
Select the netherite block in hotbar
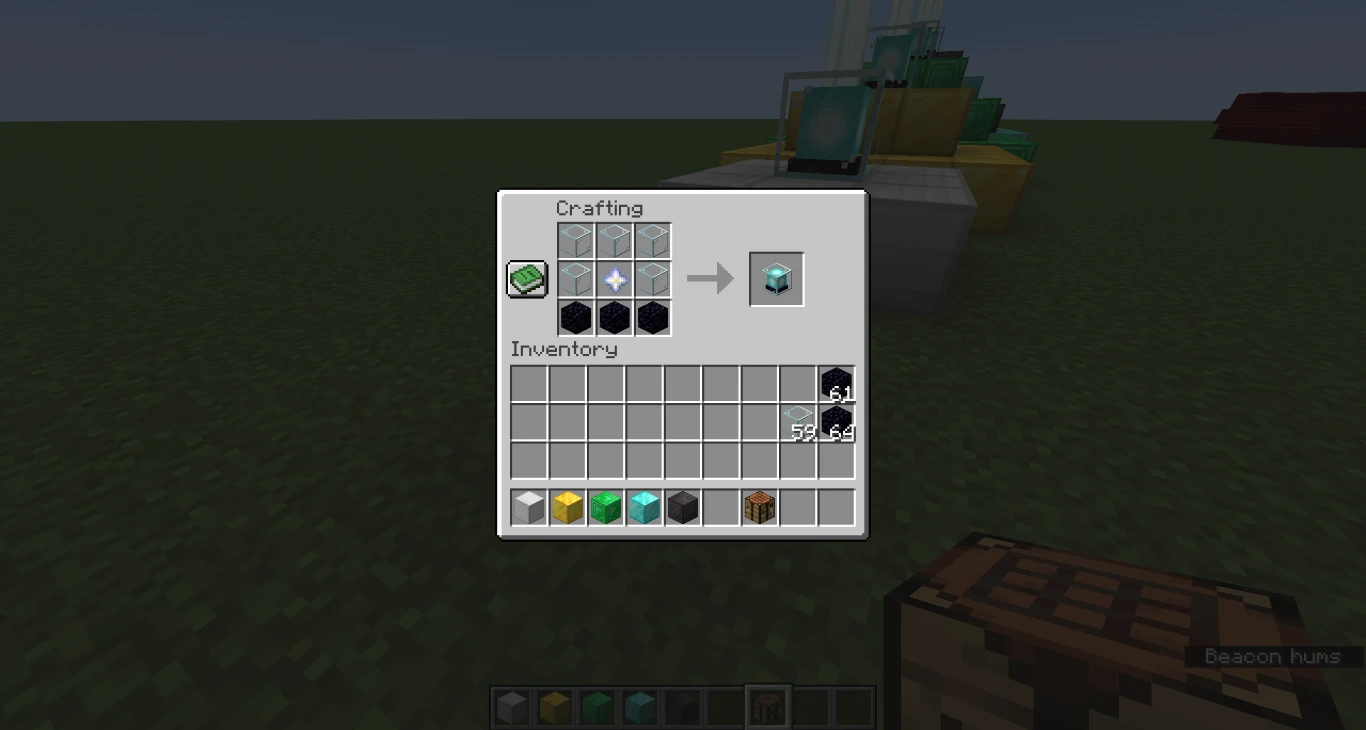point(682,508)
